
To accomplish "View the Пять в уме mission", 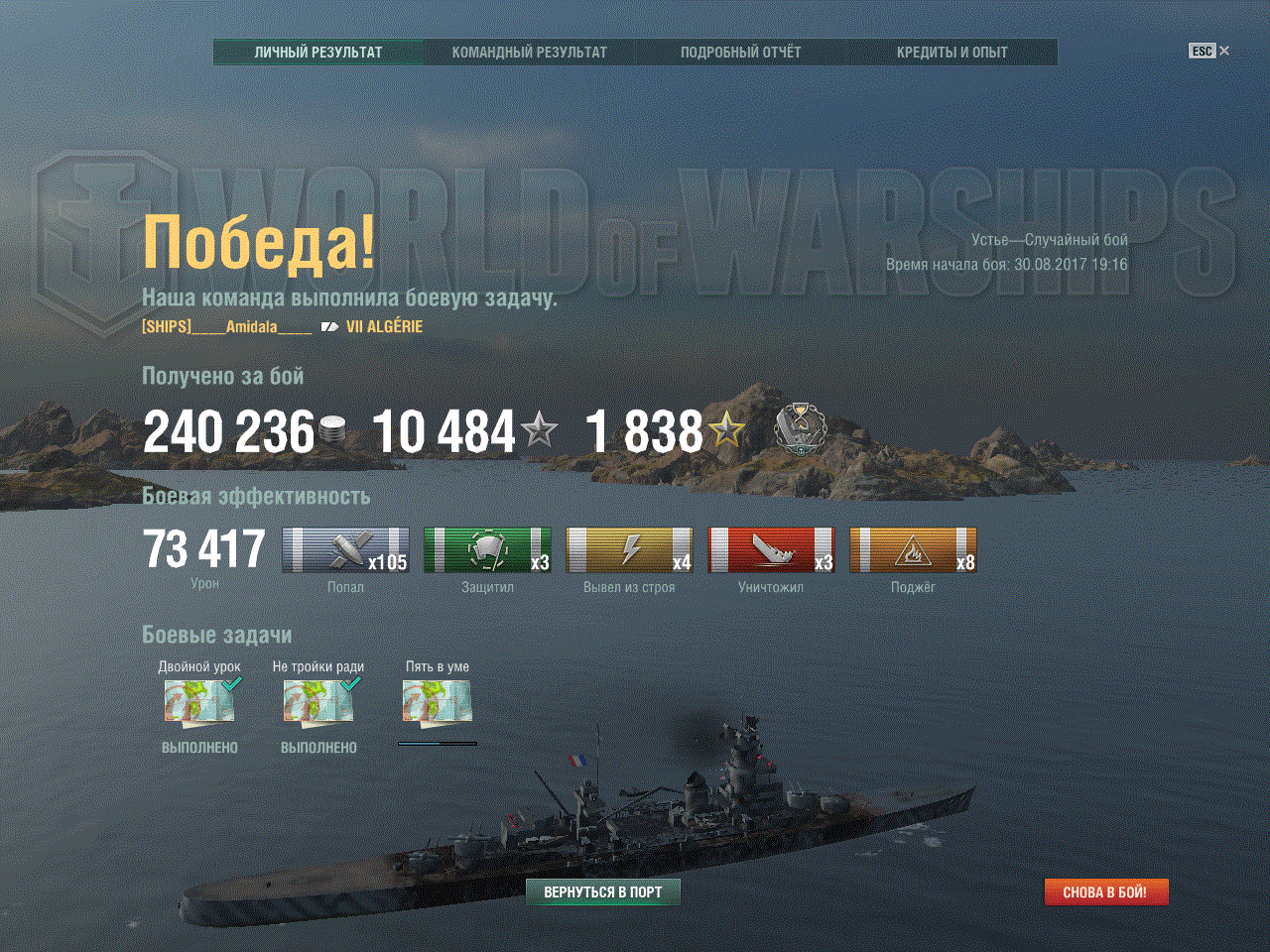I will [x=437, y=702].
